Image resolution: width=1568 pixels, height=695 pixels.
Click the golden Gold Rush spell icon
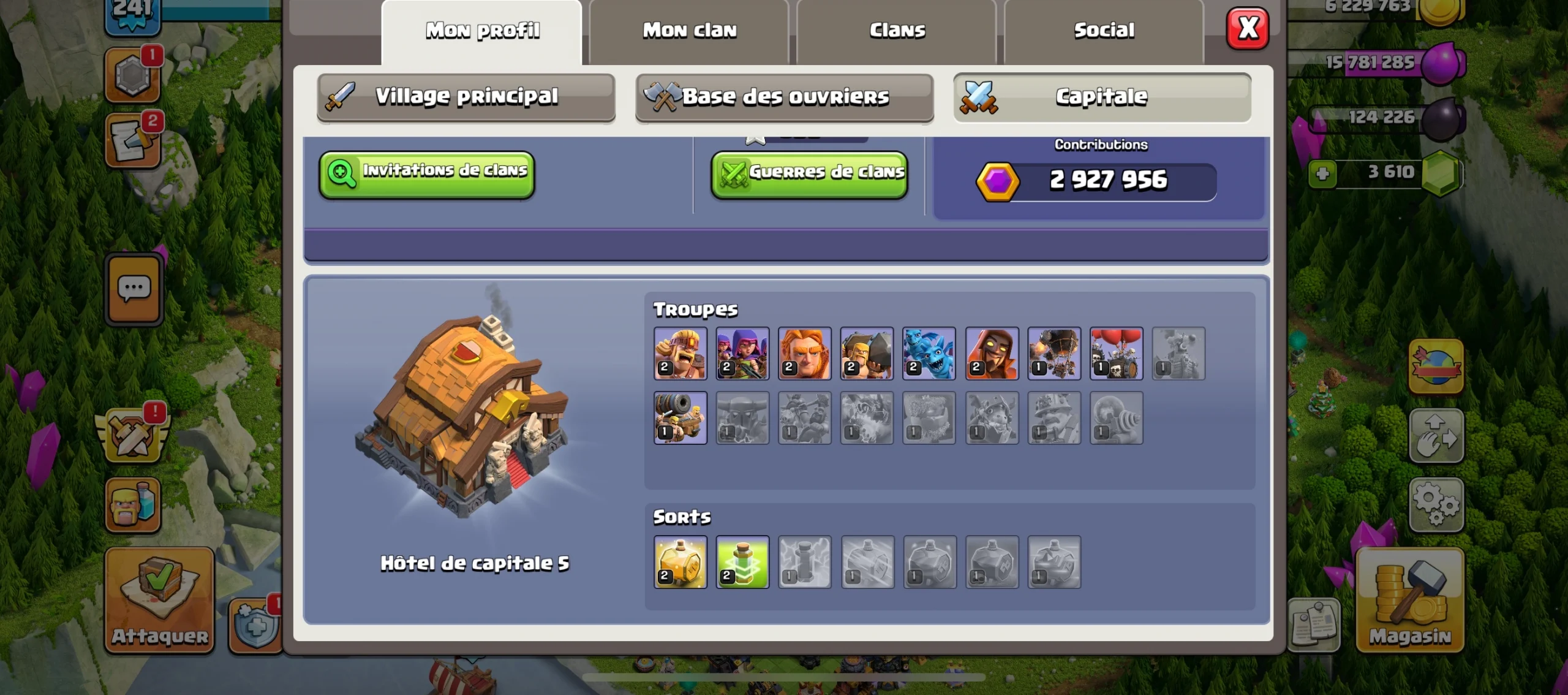[680, 562]
